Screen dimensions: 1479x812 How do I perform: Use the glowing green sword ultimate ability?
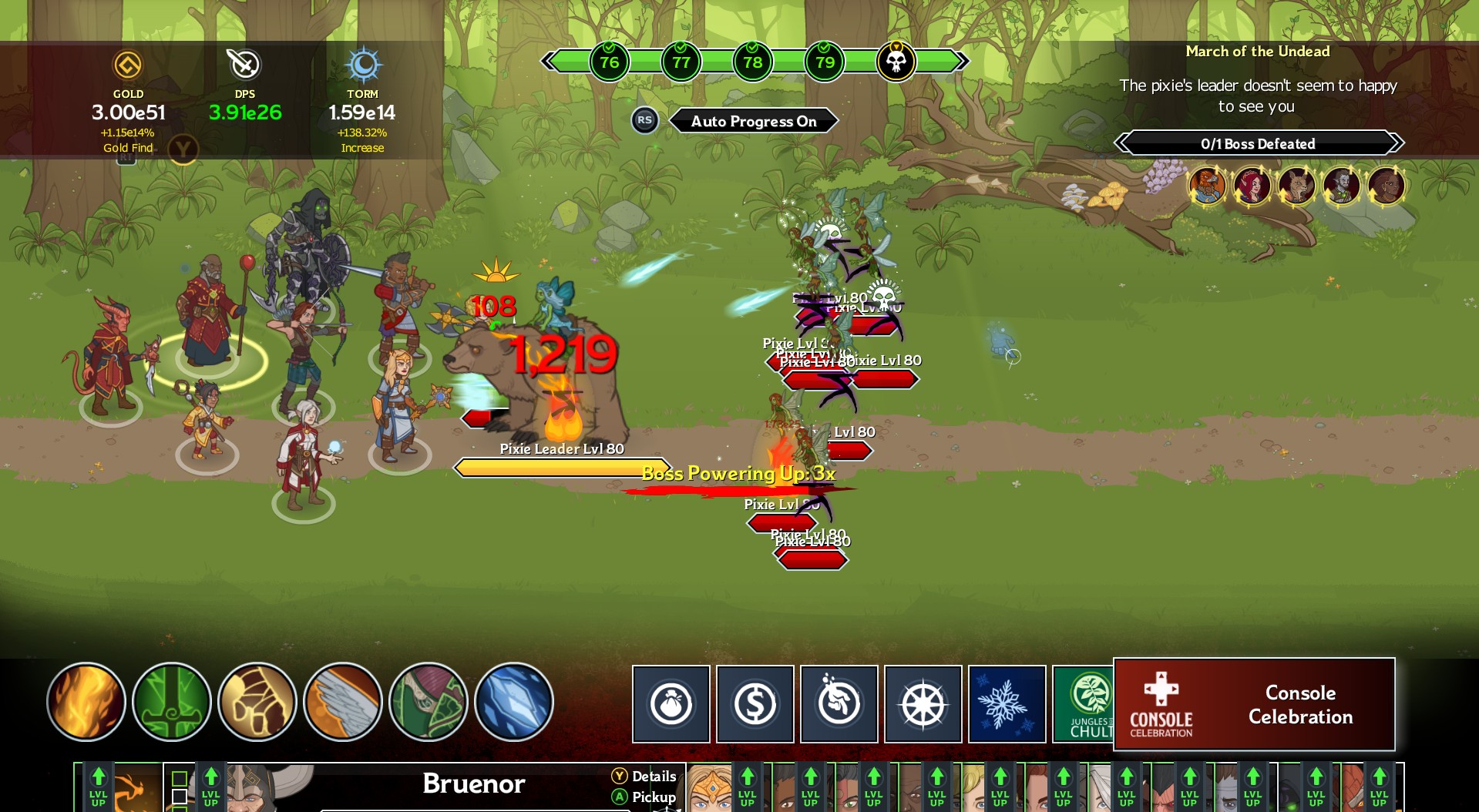(x=171, y=702)
